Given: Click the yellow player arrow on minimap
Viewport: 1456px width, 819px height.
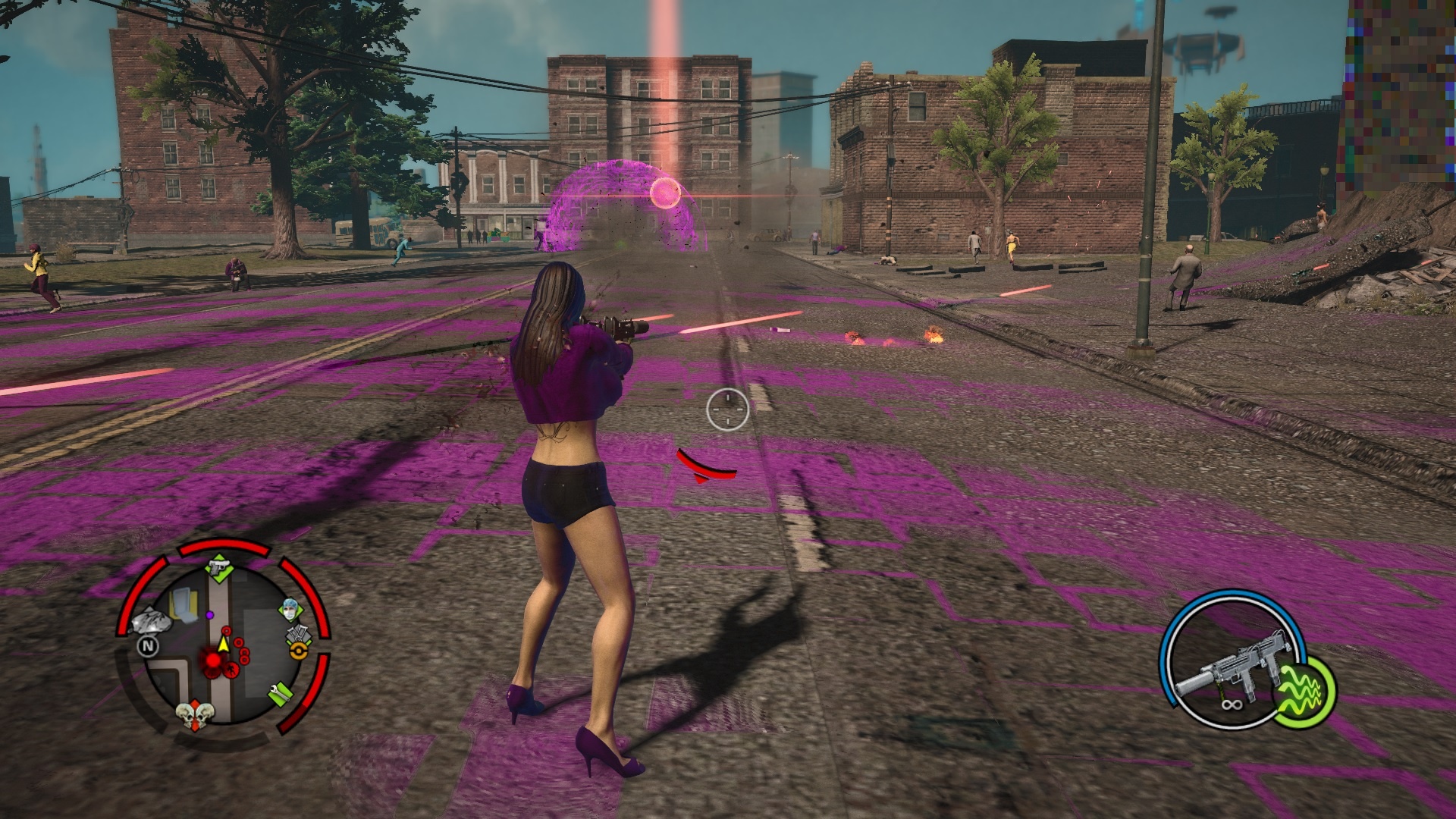Looking at the screenshot, I should (x=223, y=645).
